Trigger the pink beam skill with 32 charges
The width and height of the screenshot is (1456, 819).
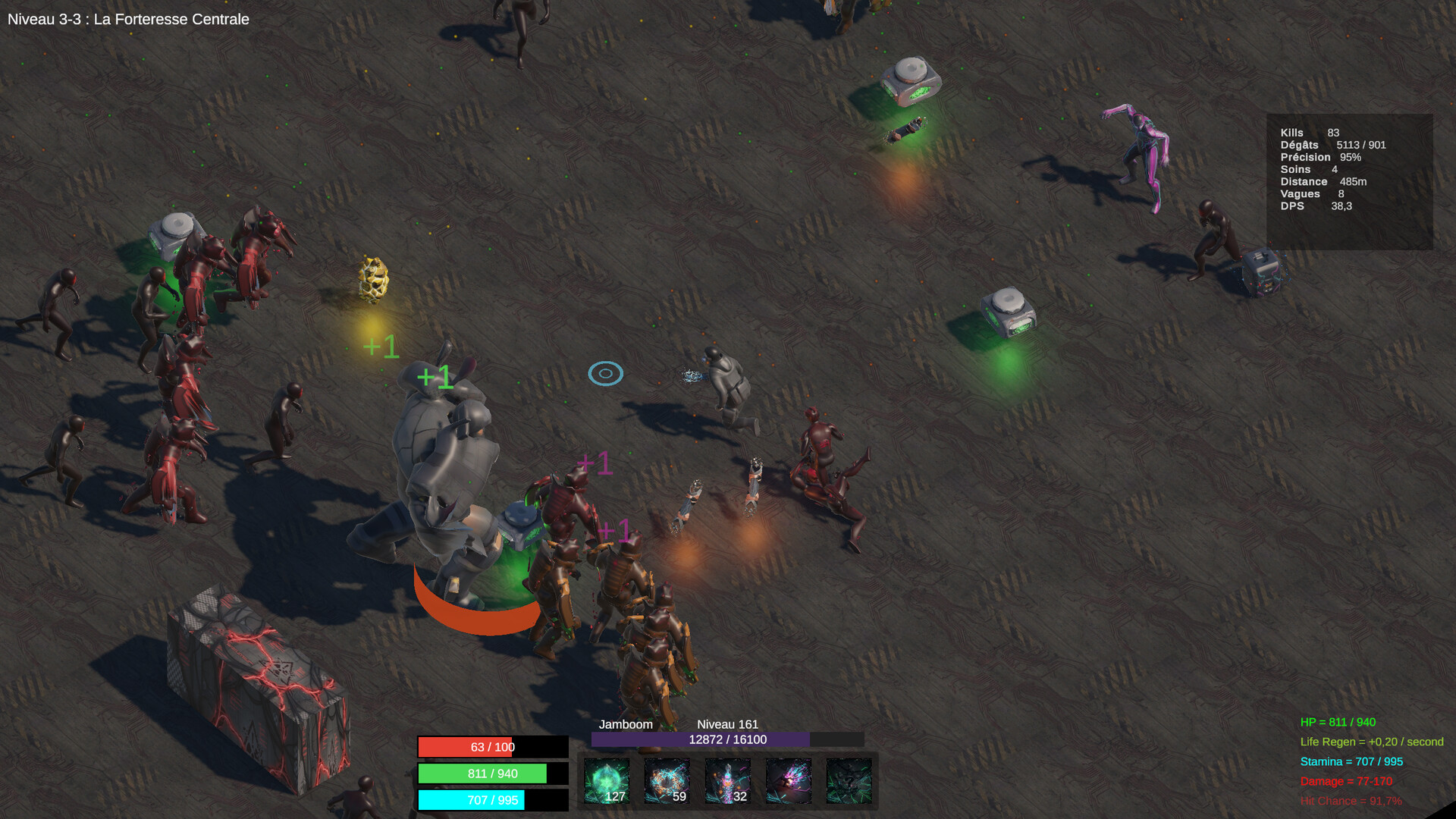point(728,781)
